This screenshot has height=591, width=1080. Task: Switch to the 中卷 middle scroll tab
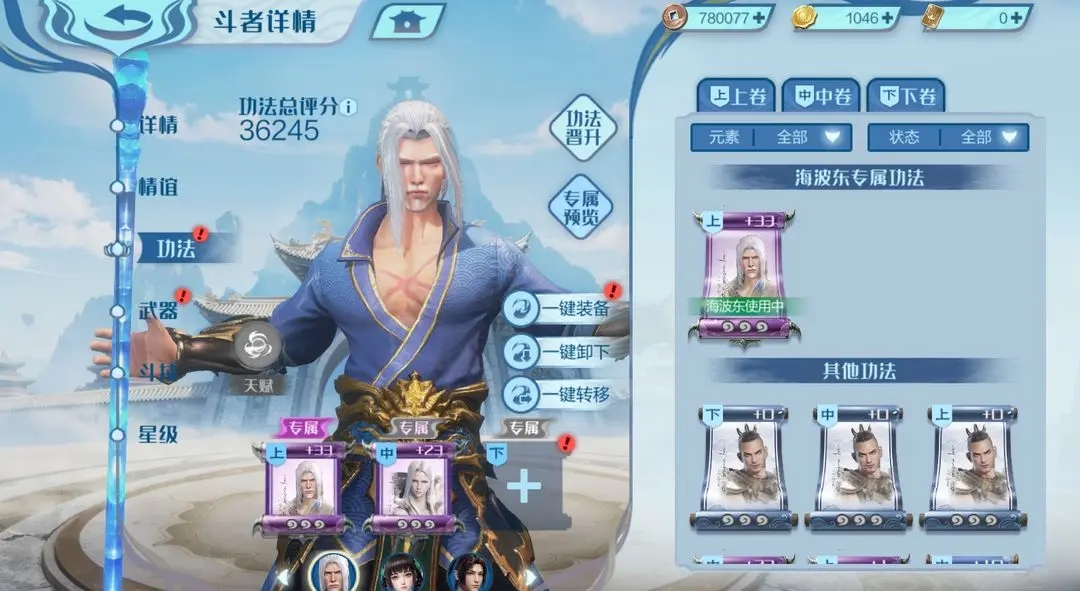820,97
